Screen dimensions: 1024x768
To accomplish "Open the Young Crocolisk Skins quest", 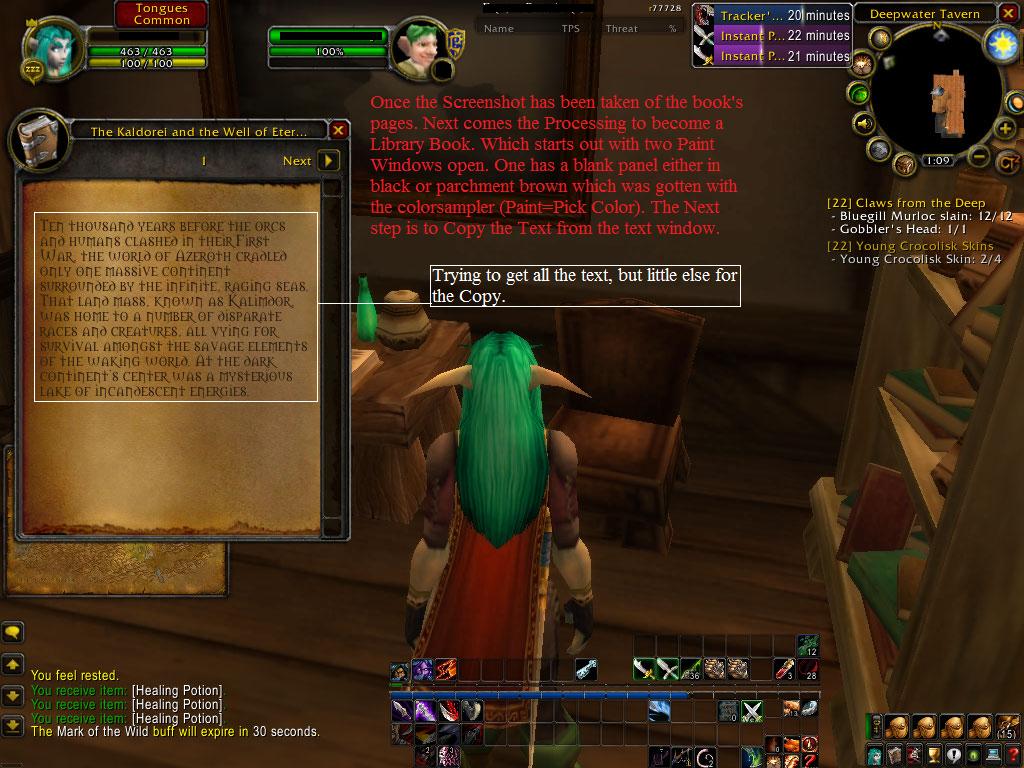I will (910, 246).
